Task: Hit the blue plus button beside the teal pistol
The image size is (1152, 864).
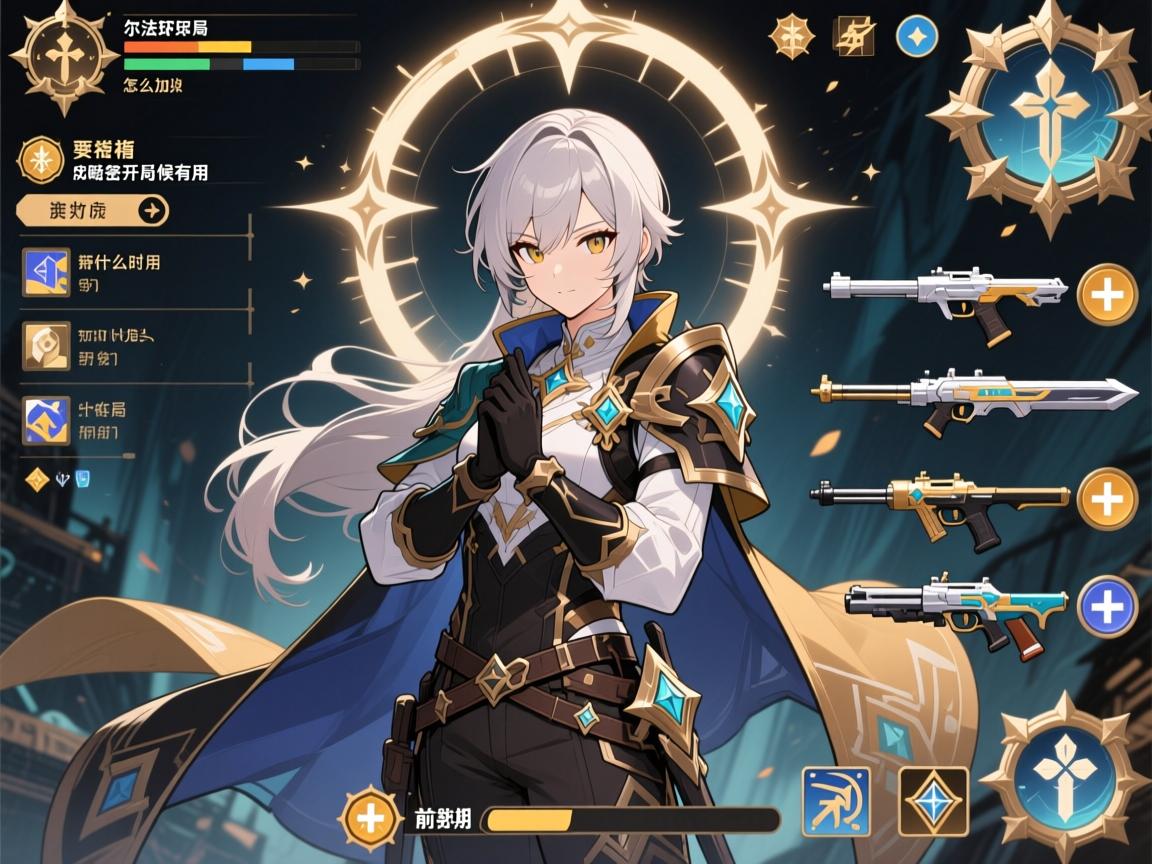Action: pyautogui.click(x=1108, y=606)
